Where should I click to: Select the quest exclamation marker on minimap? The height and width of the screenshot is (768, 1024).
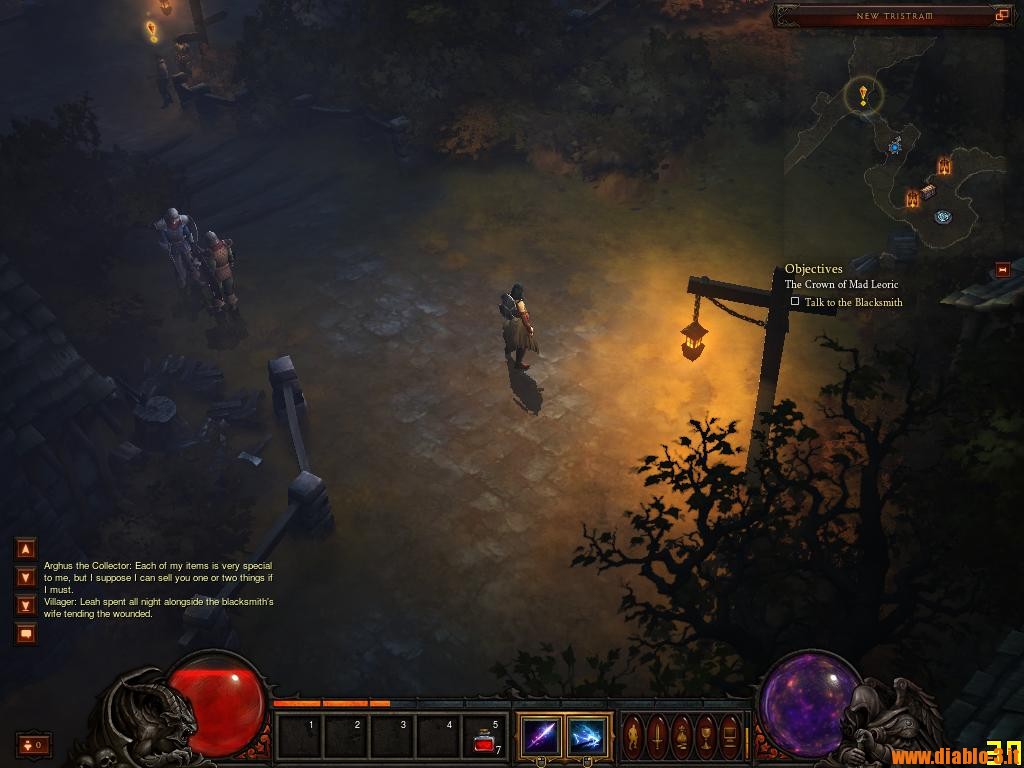(x=863, y=95)
